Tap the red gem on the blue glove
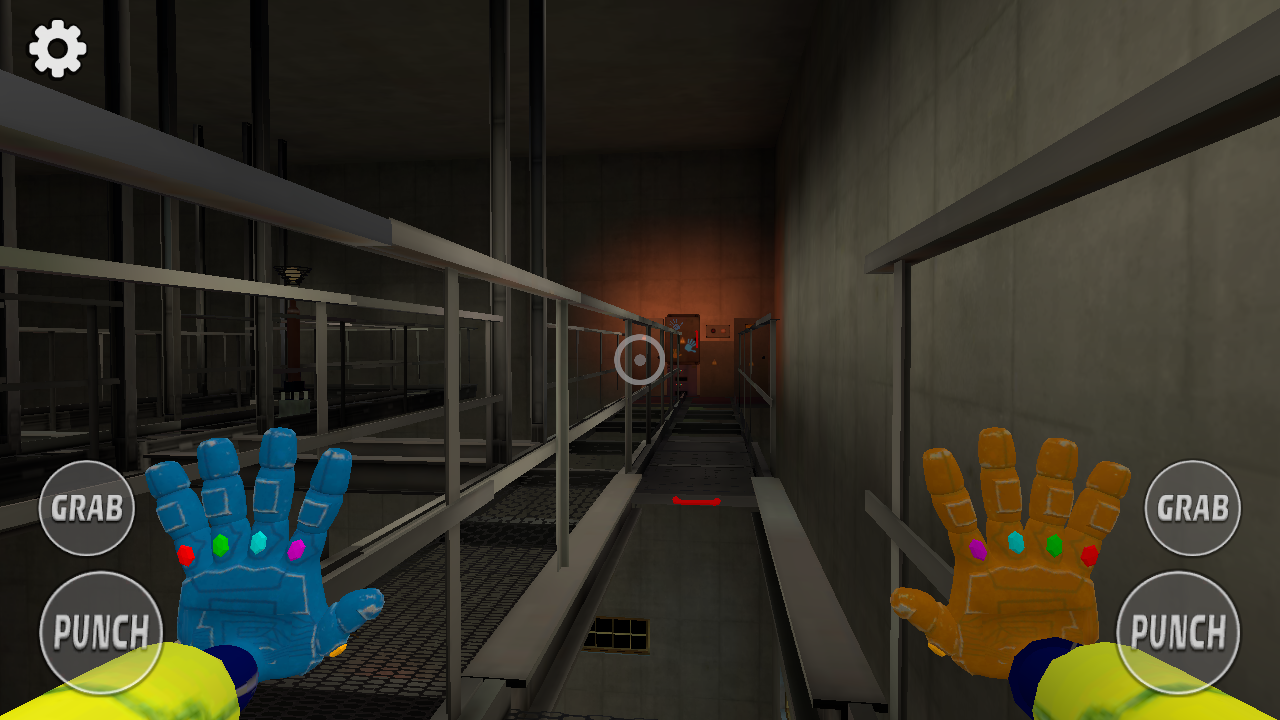Viewport: 1280px width, 720px height. 185,555
